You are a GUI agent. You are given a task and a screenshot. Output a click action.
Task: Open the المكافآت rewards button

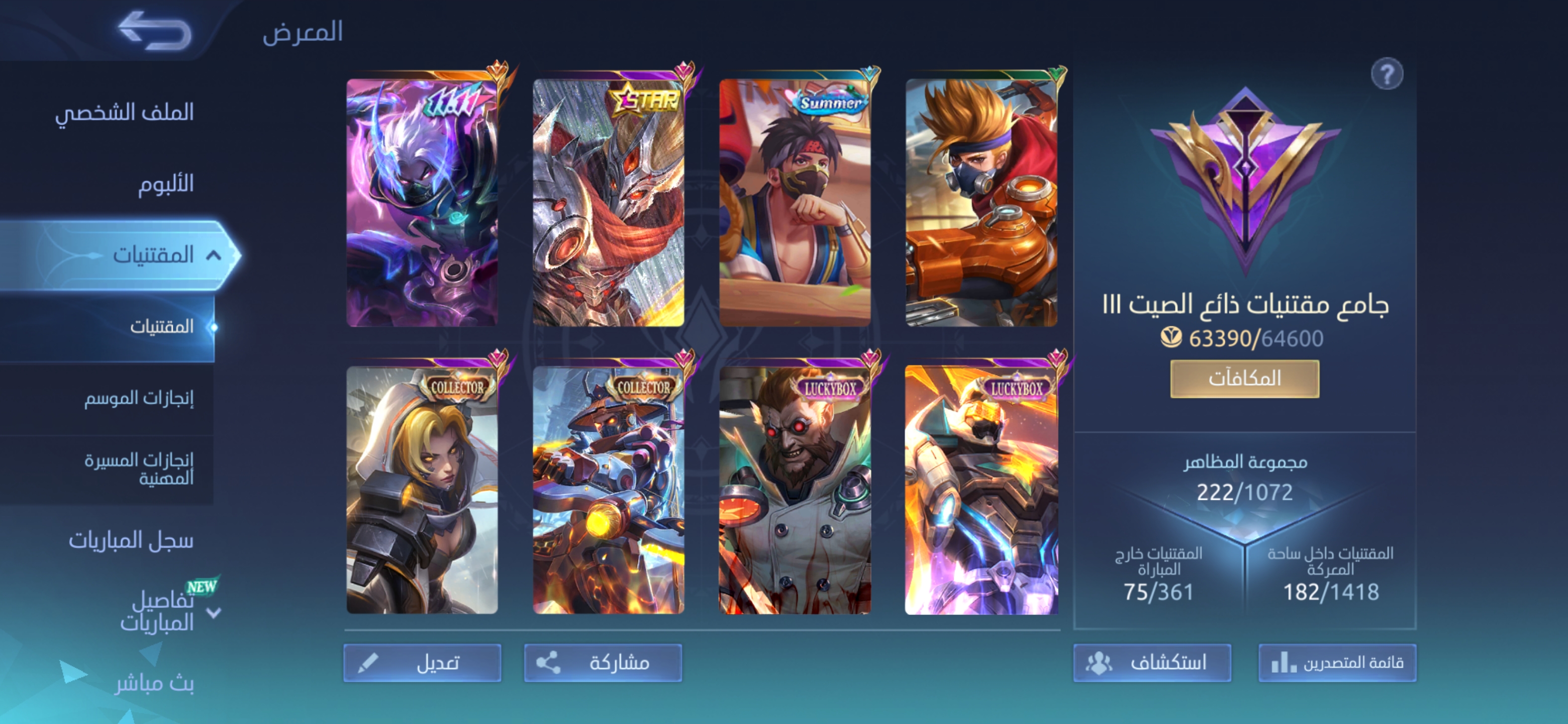pyautogui.click(x=1244, y=379)
